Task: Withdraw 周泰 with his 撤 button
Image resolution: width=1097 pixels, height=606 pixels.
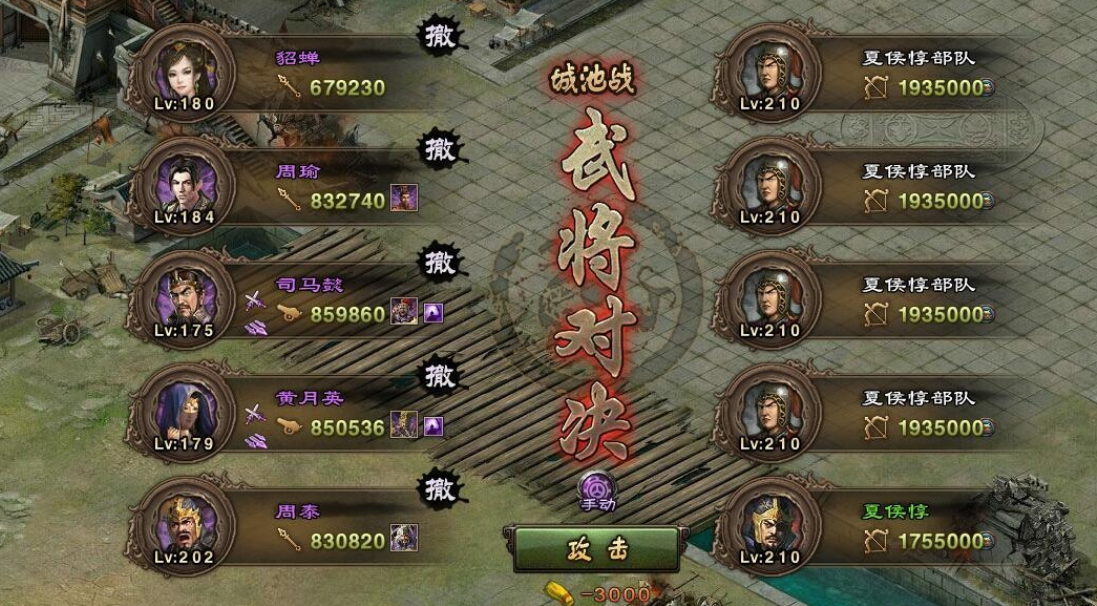Action: [439, 490]
